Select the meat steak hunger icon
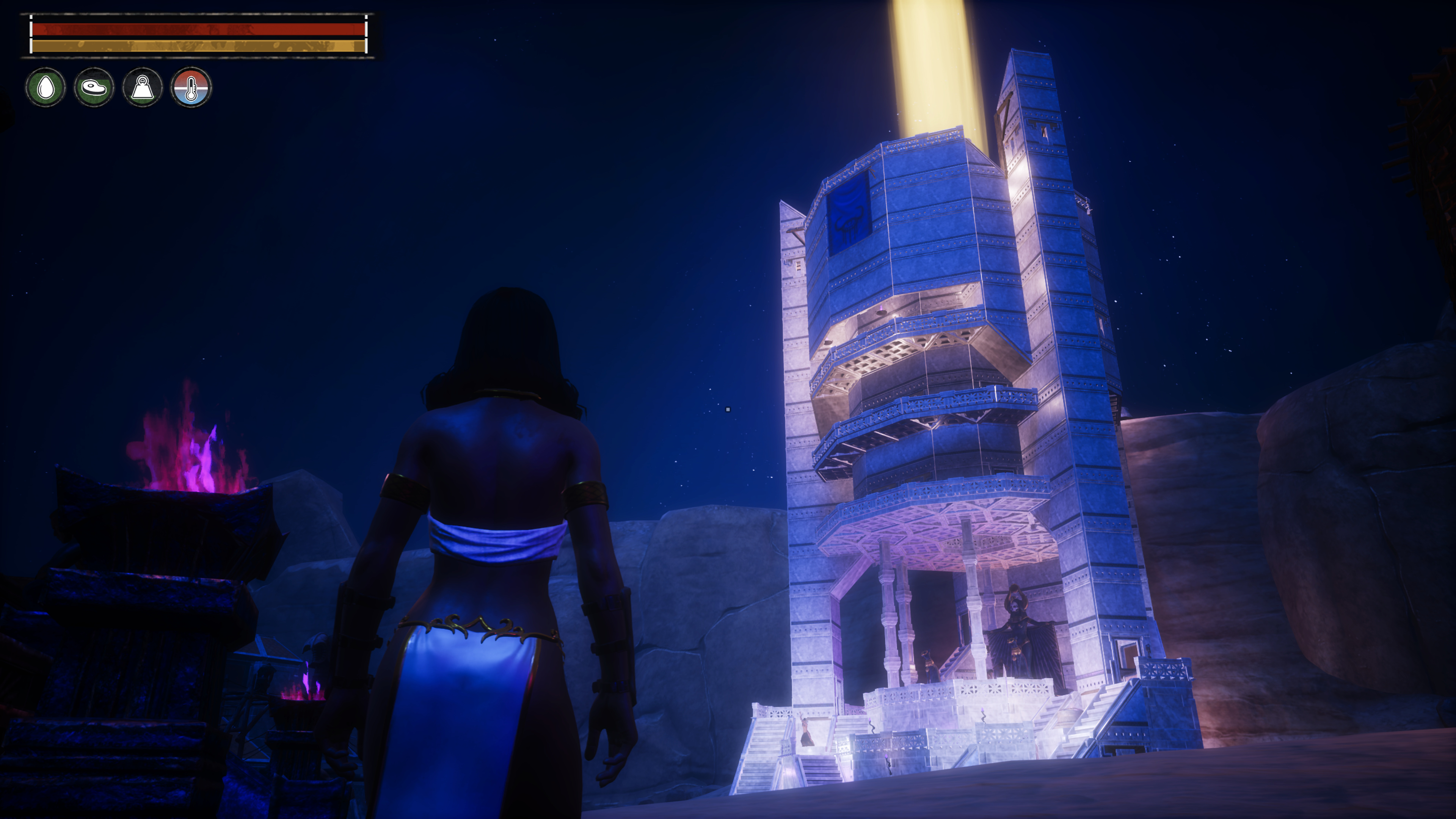Screen dimensions: 1456x819 tap(94, 88)
